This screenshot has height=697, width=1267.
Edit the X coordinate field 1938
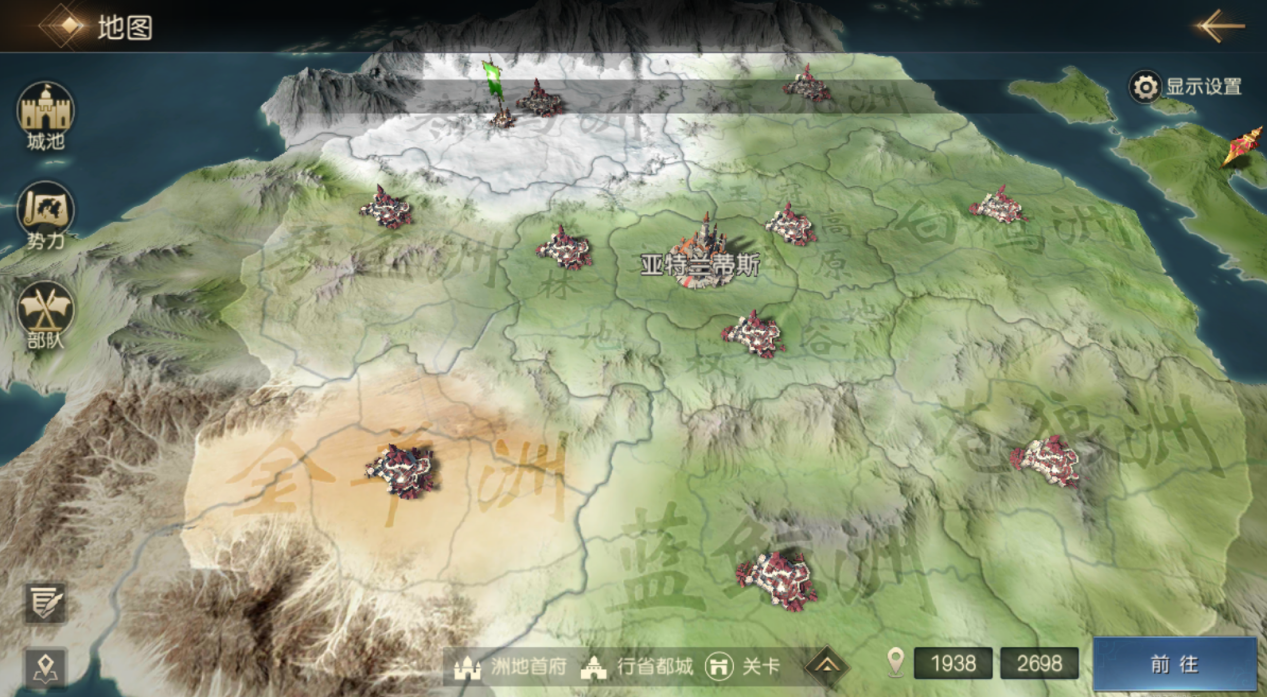pyautogui.click(x=952, y=663)
